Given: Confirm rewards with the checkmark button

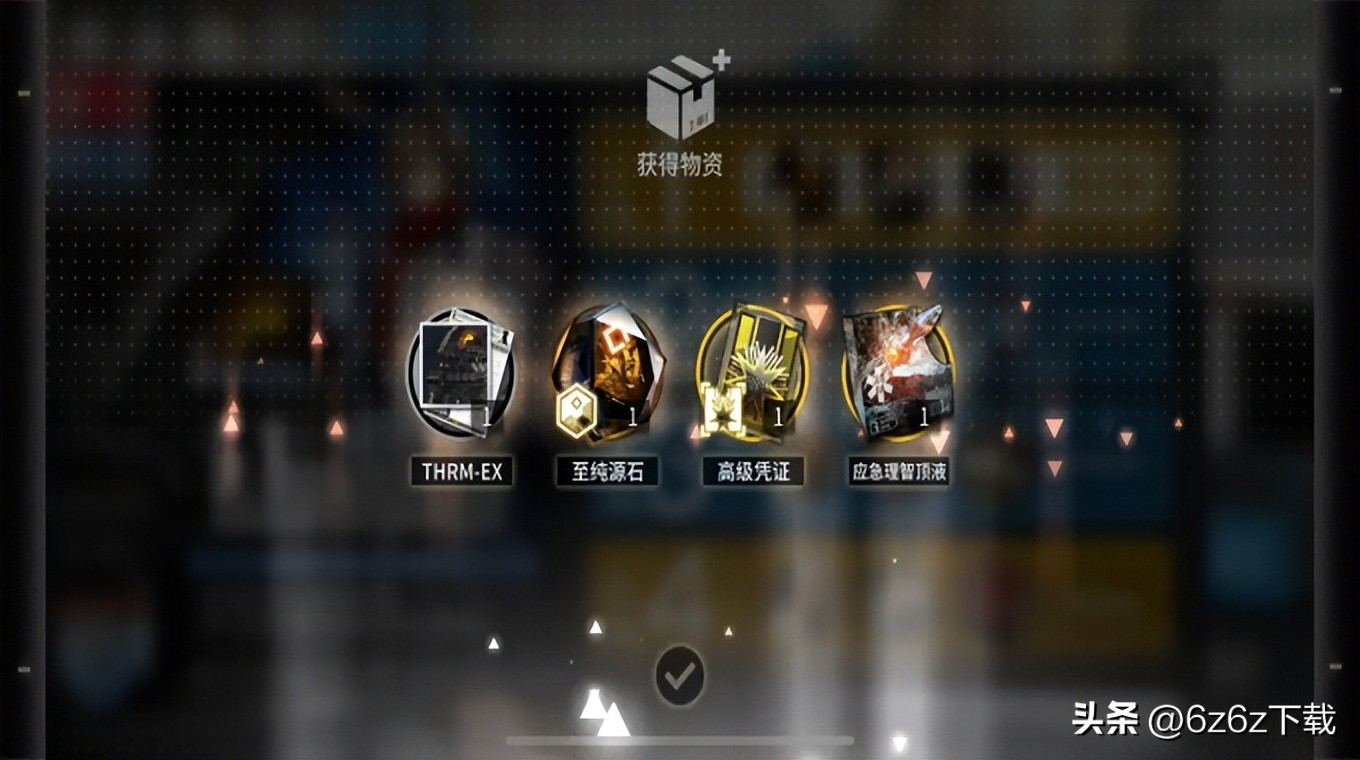Looking at the screenshot, I should pyautogui.click(x=680, y=677).
